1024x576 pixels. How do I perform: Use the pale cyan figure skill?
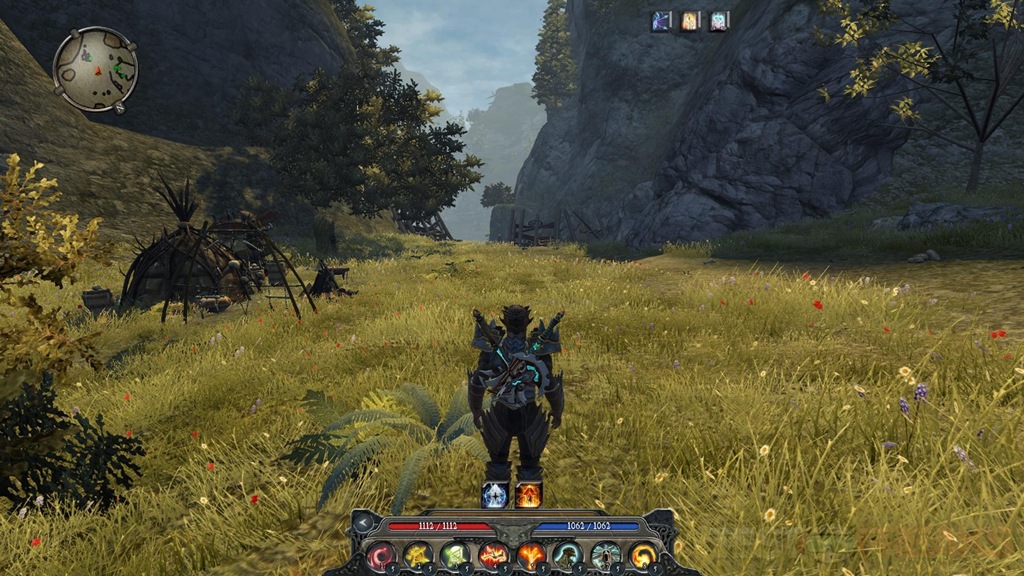pos(606,555)
